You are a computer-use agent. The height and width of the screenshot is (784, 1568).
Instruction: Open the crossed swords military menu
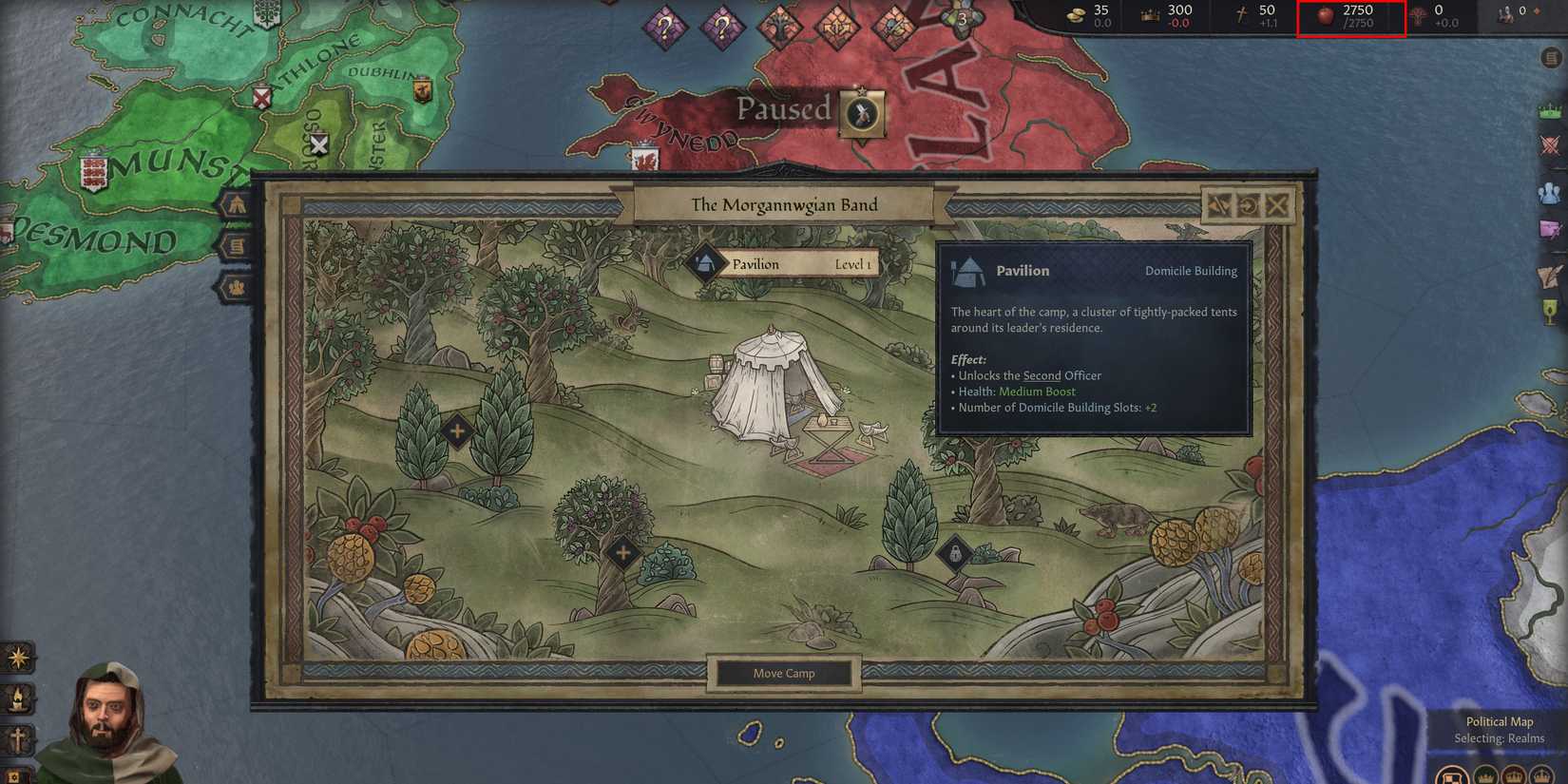click(1550, 145)
